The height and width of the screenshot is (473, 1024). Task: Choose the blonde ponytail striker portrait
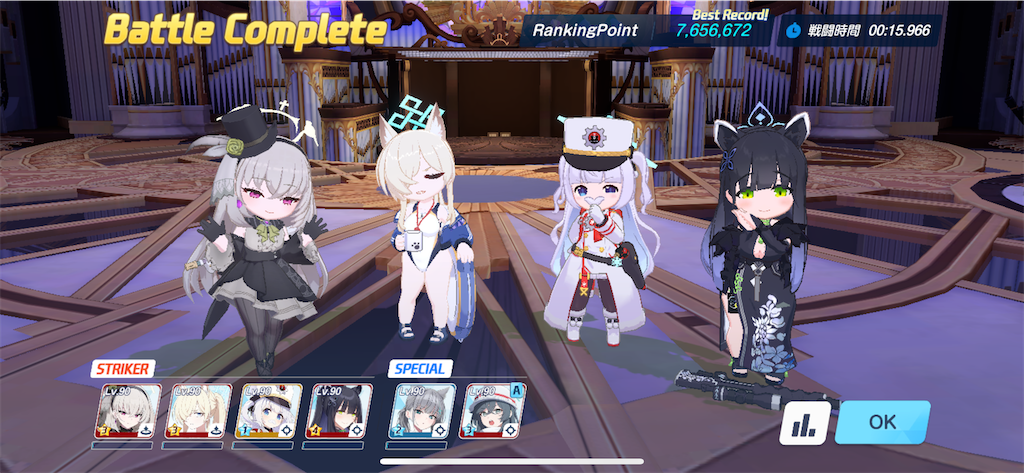coord(197,410)
